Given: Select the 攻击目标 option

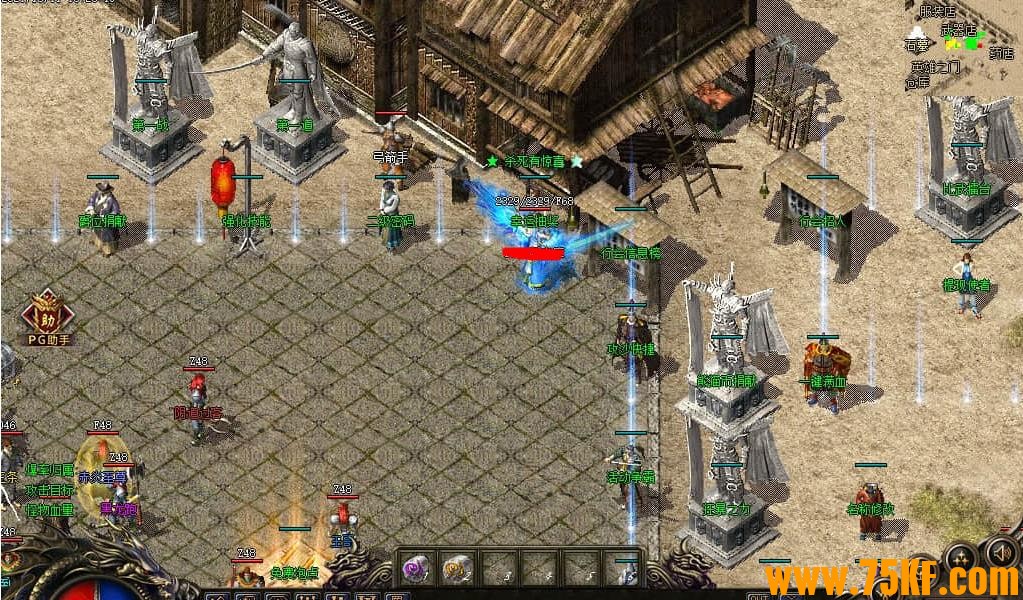Looking at the screenshot, I should (50, 490).
